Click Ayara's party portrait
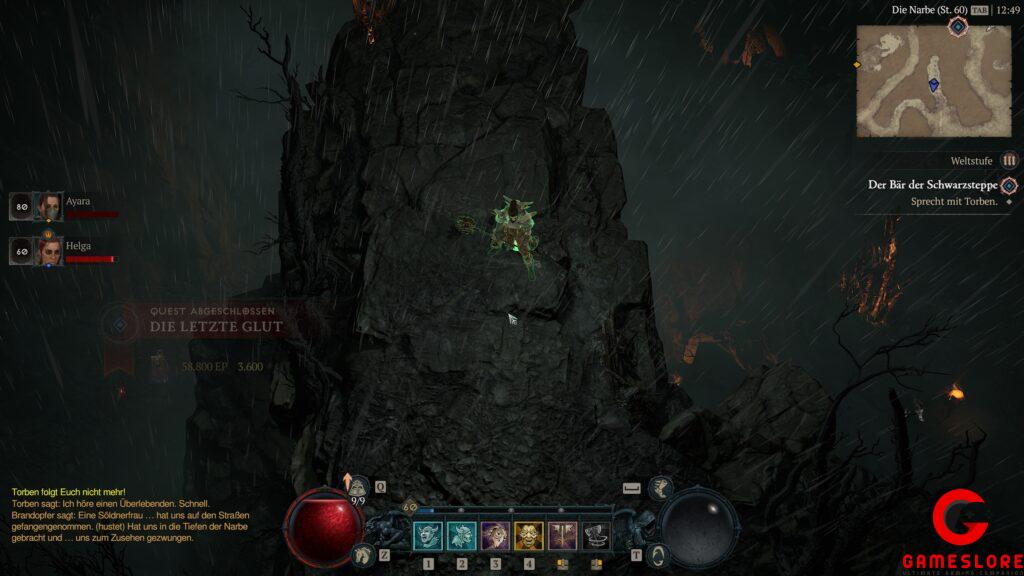The image size is (1024, 576). coord(50,206)
